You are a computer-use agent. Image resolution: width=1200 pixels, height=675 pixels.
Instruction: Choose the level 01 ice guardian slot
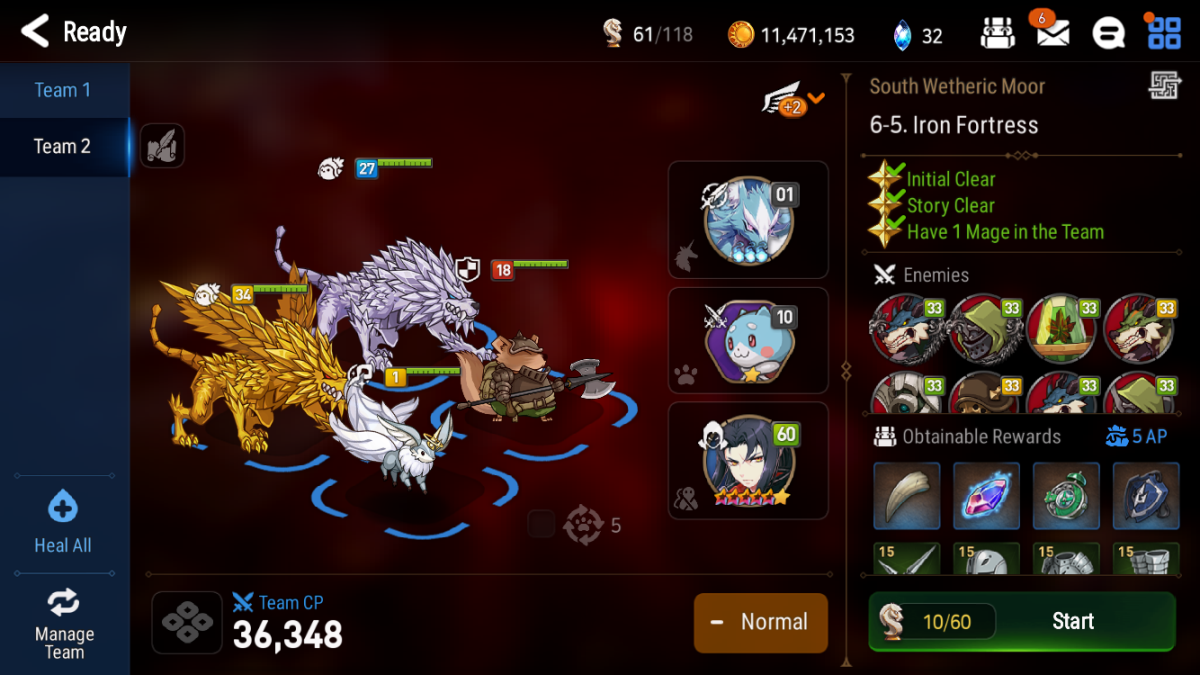(x=748, y=220)
